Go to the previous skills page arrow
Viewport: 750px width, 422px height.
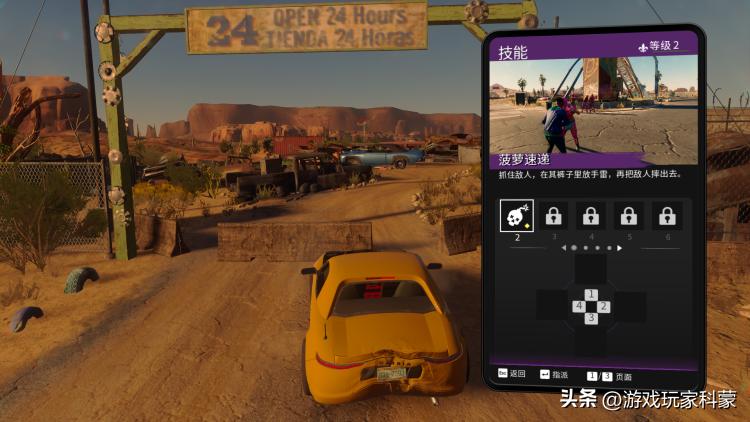coord(562,247)
